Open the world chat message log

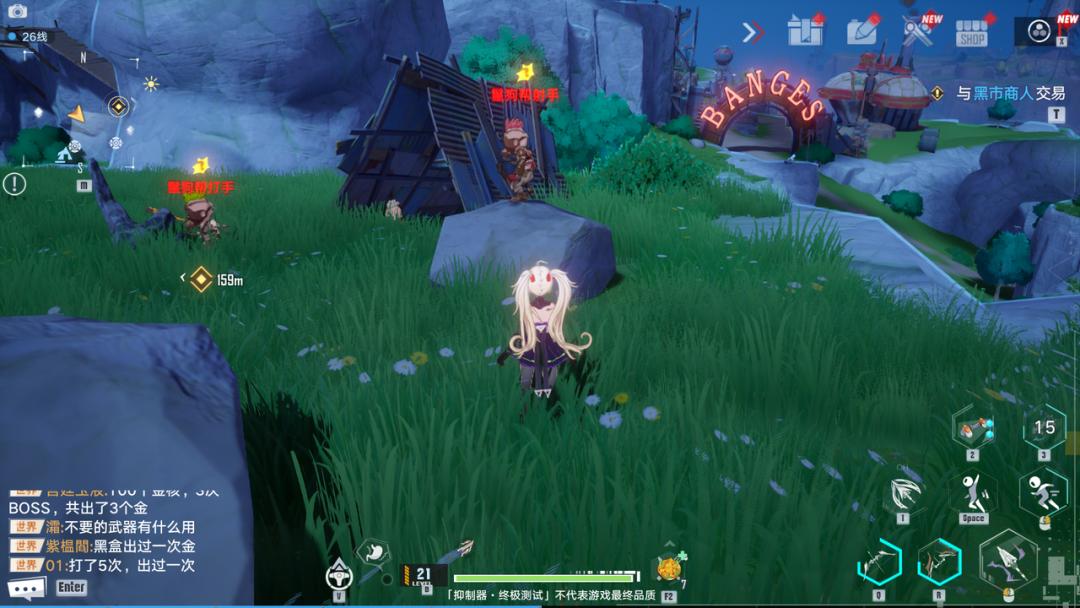(x=110, y=535)
